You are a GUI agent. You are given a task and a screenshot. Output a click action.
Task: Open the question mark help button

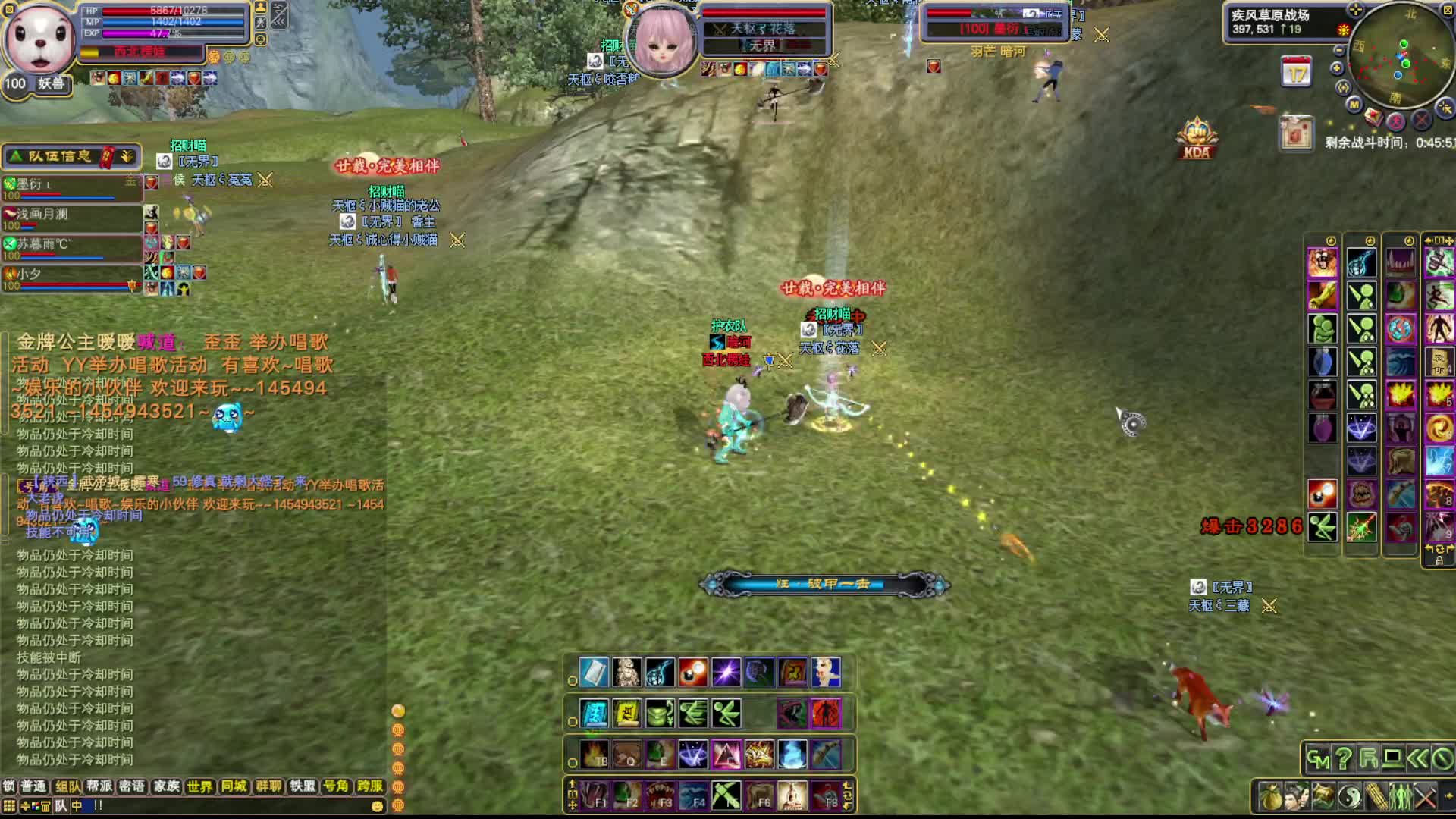[x=1343, y=758]
